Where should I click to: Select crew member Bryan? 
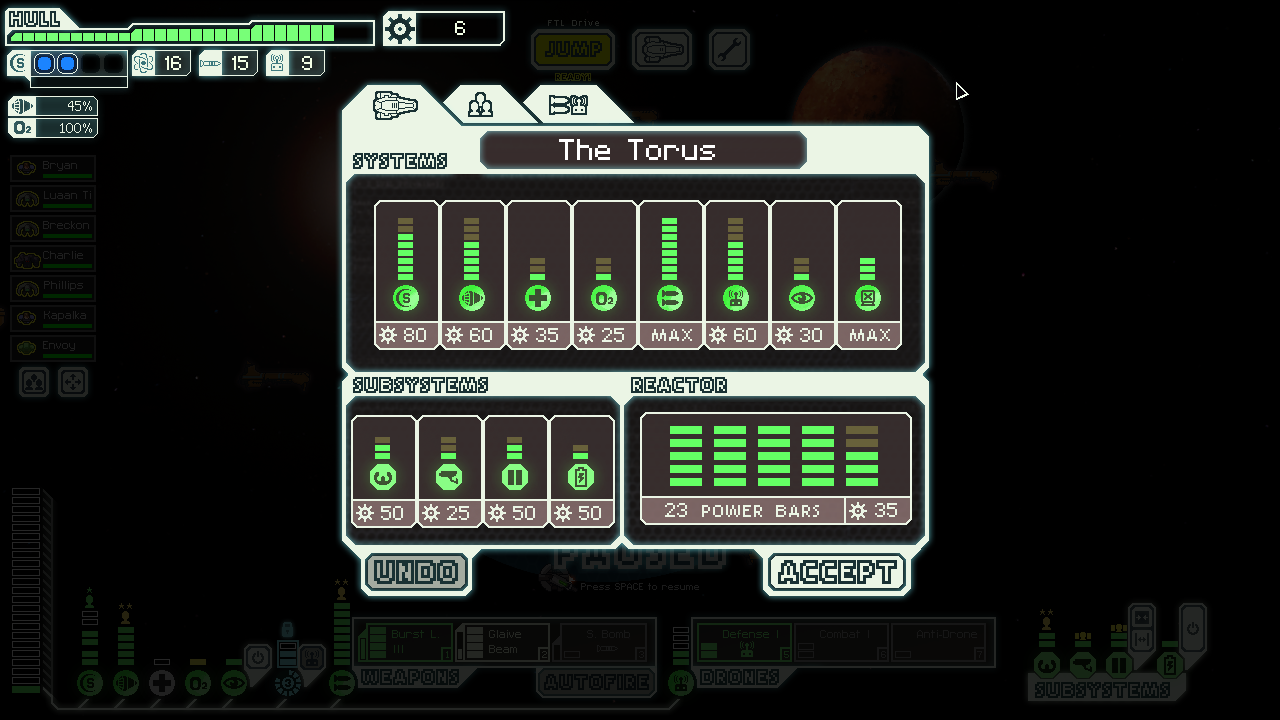[54, 167]
